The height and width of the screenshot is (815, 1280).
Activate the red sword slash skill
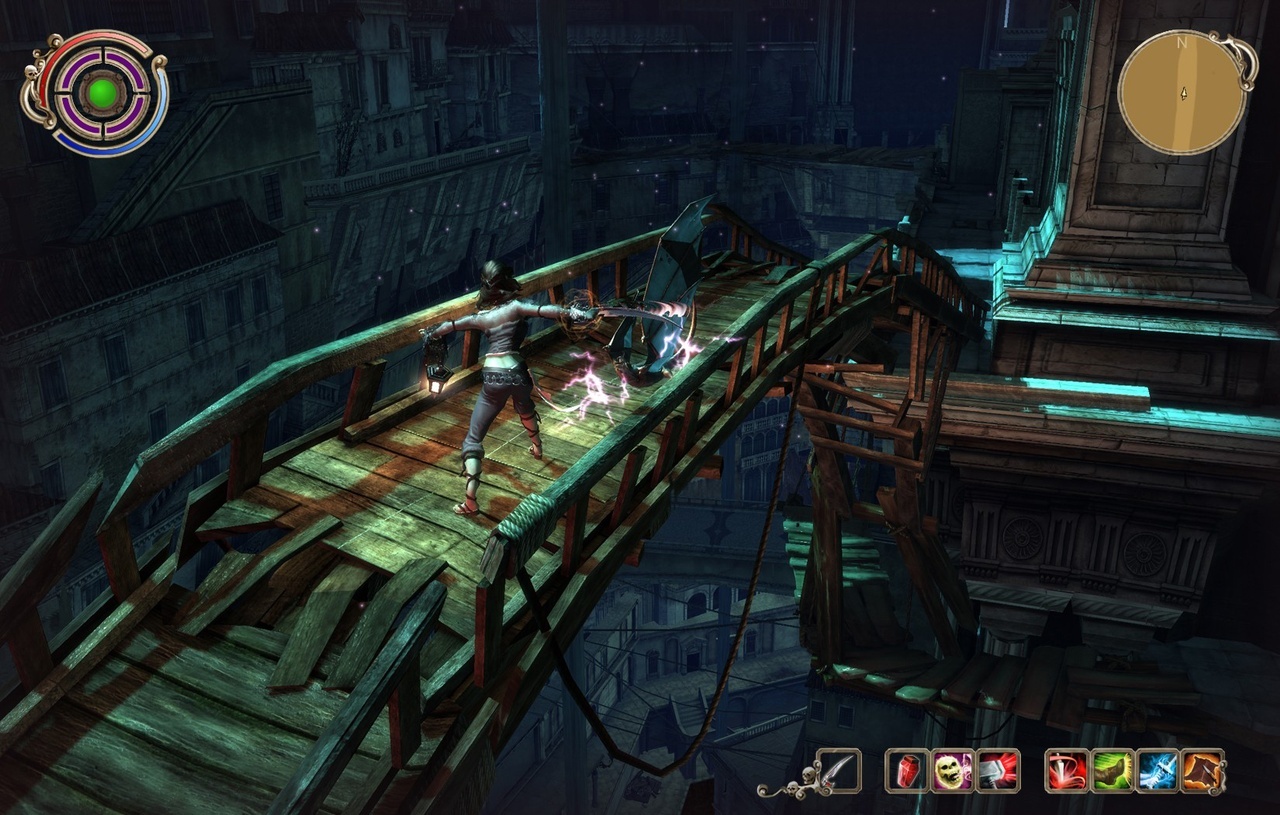(x=1066, y=771)
